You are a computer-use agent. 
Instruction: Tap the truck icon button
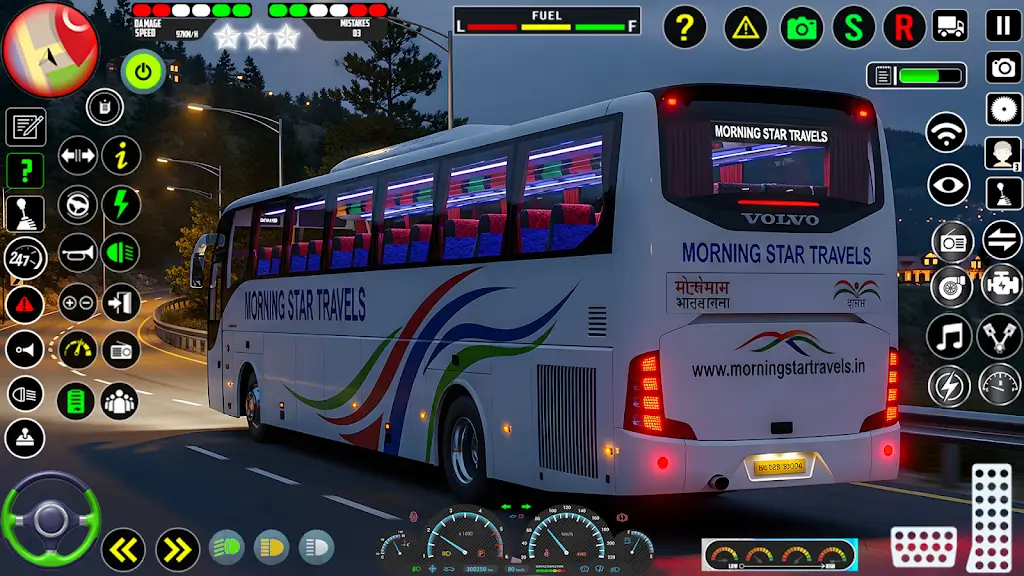(x=949, y=26)
